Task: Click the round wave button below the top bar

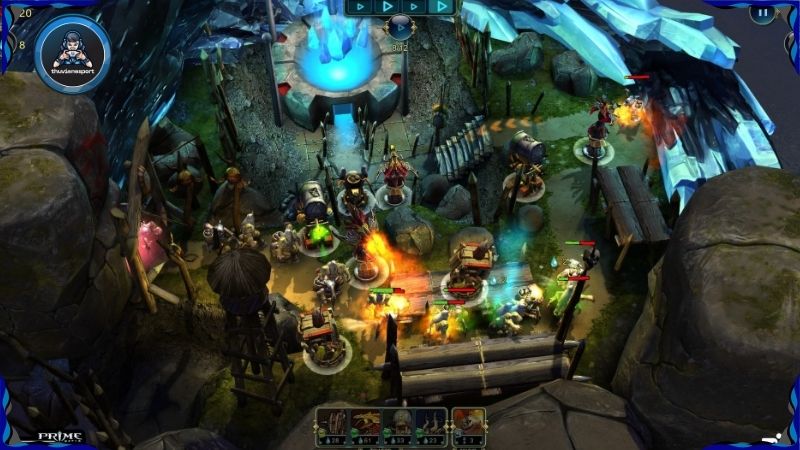Action: click(x=400, y=27)
